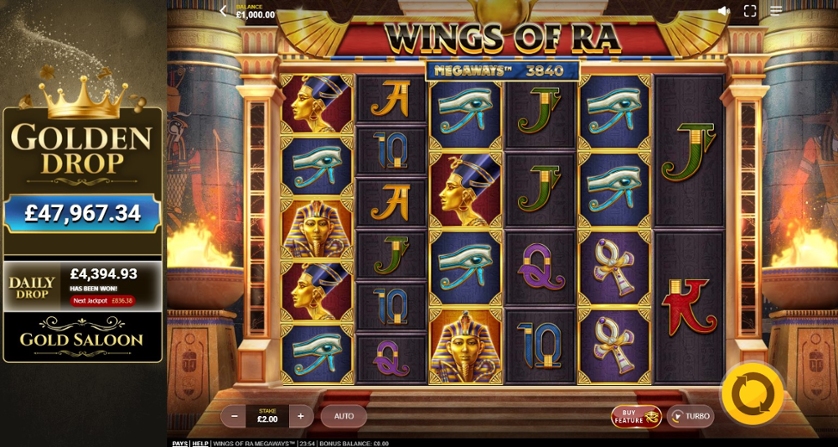Screen dimensions: 838x447
Task: Open the Pays table link
Action: pos(179,443)
